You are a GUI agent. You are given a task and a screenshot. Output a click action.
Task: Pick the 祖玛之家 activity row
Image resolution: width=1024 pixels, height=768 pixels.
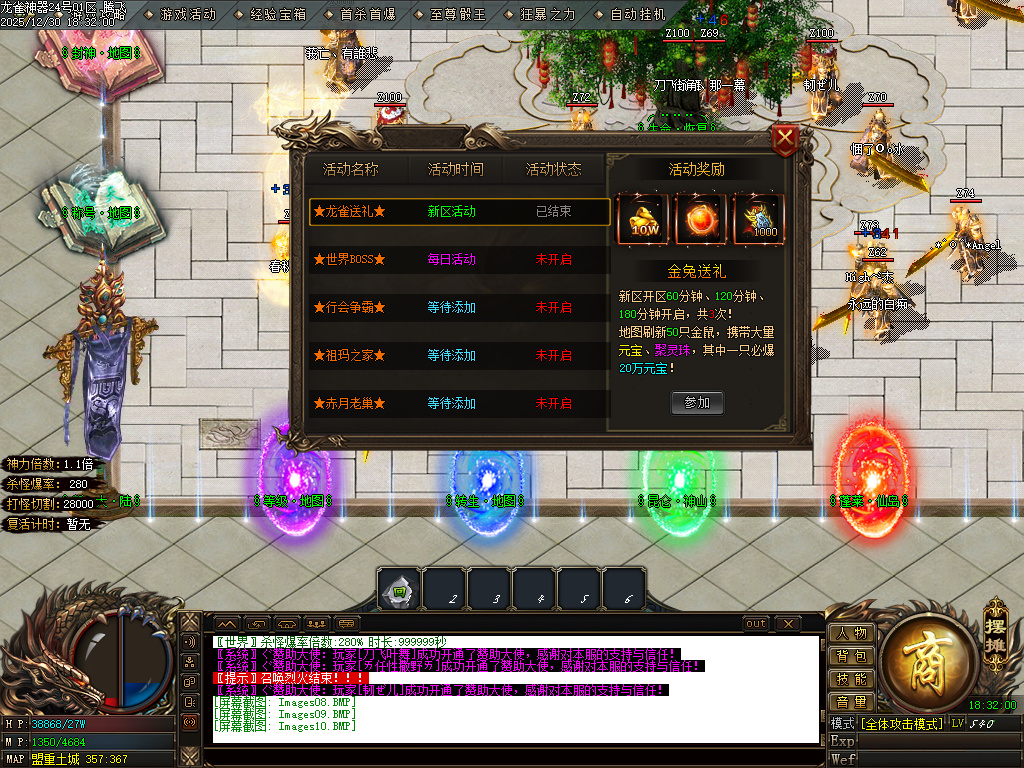(x=459, y=356)
